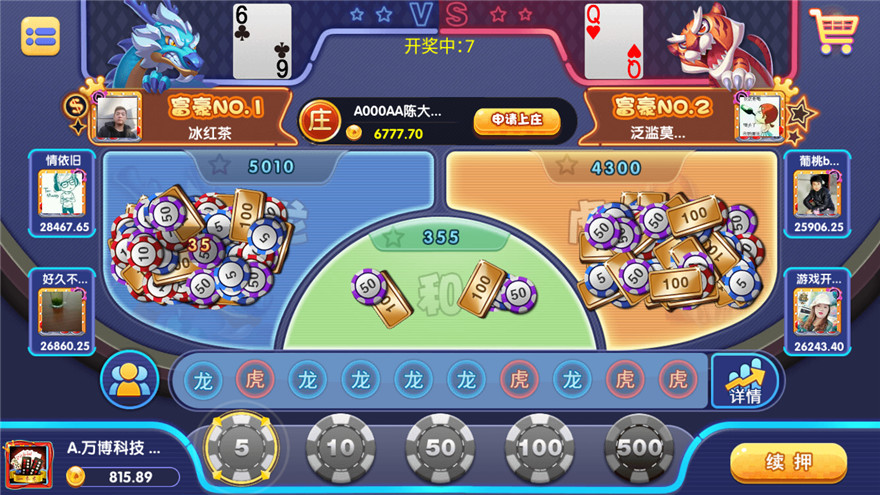Screen dimensions: 880x495
Task: Click the 申请上庄 banker application button
Action: pos(516,120)
